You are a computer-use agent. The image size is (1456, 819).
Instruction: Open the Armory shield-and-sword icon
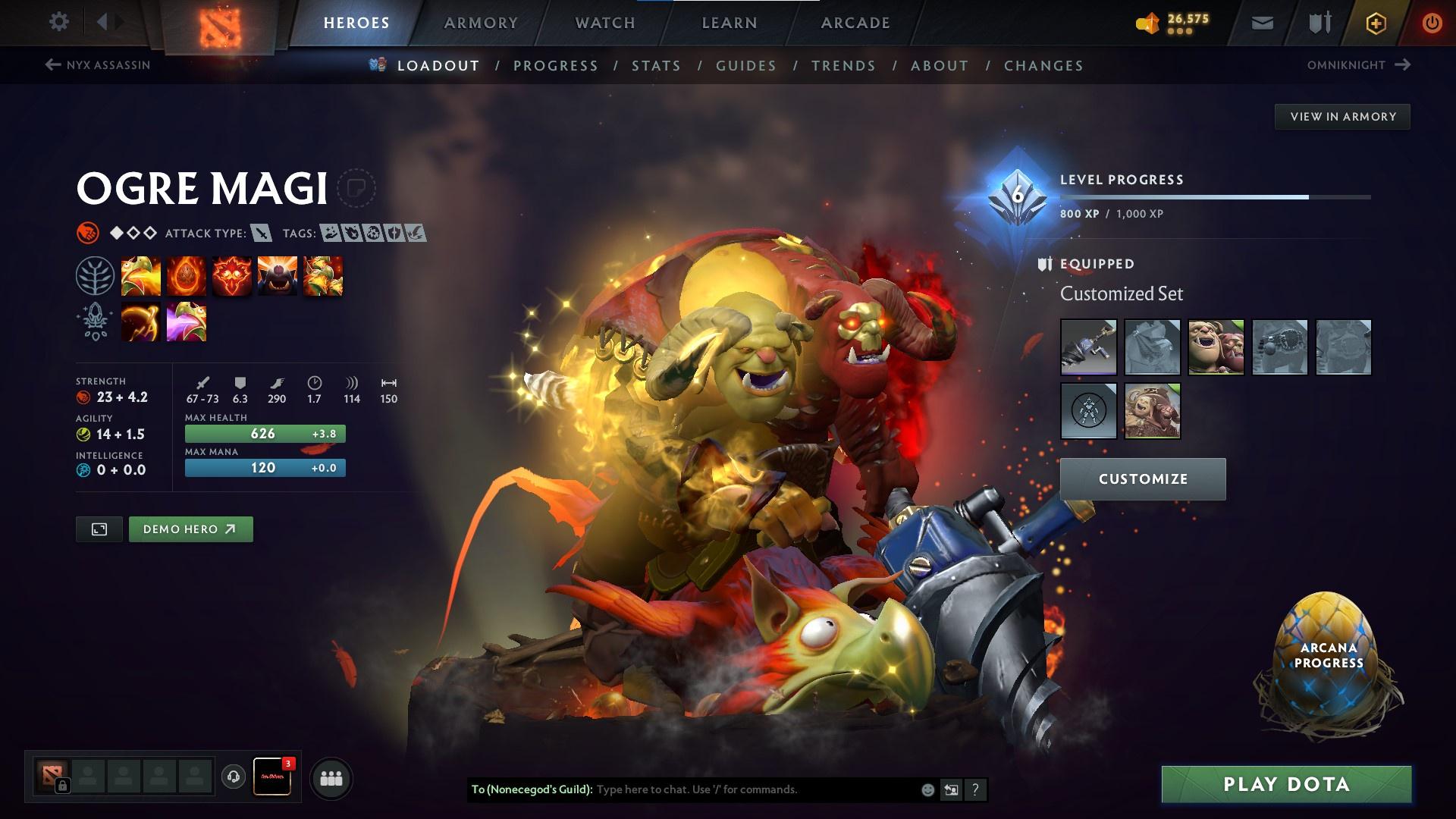point(1317,23)
